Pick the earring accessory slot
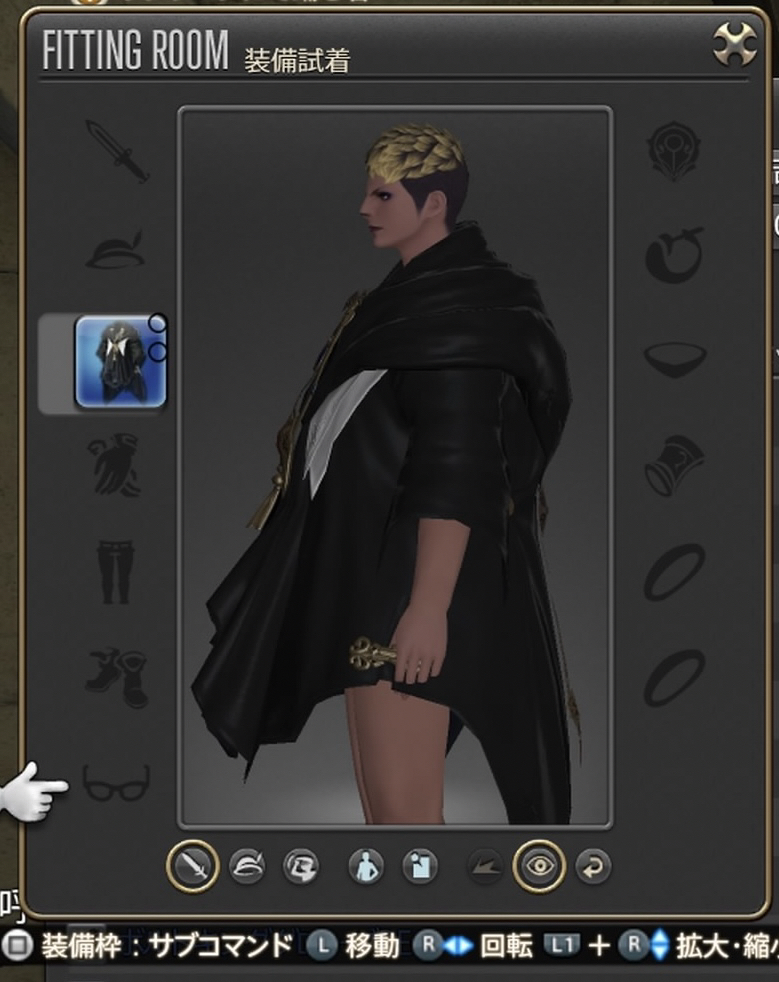The height and width of the screenshot is (982, 779). [674, 254]
